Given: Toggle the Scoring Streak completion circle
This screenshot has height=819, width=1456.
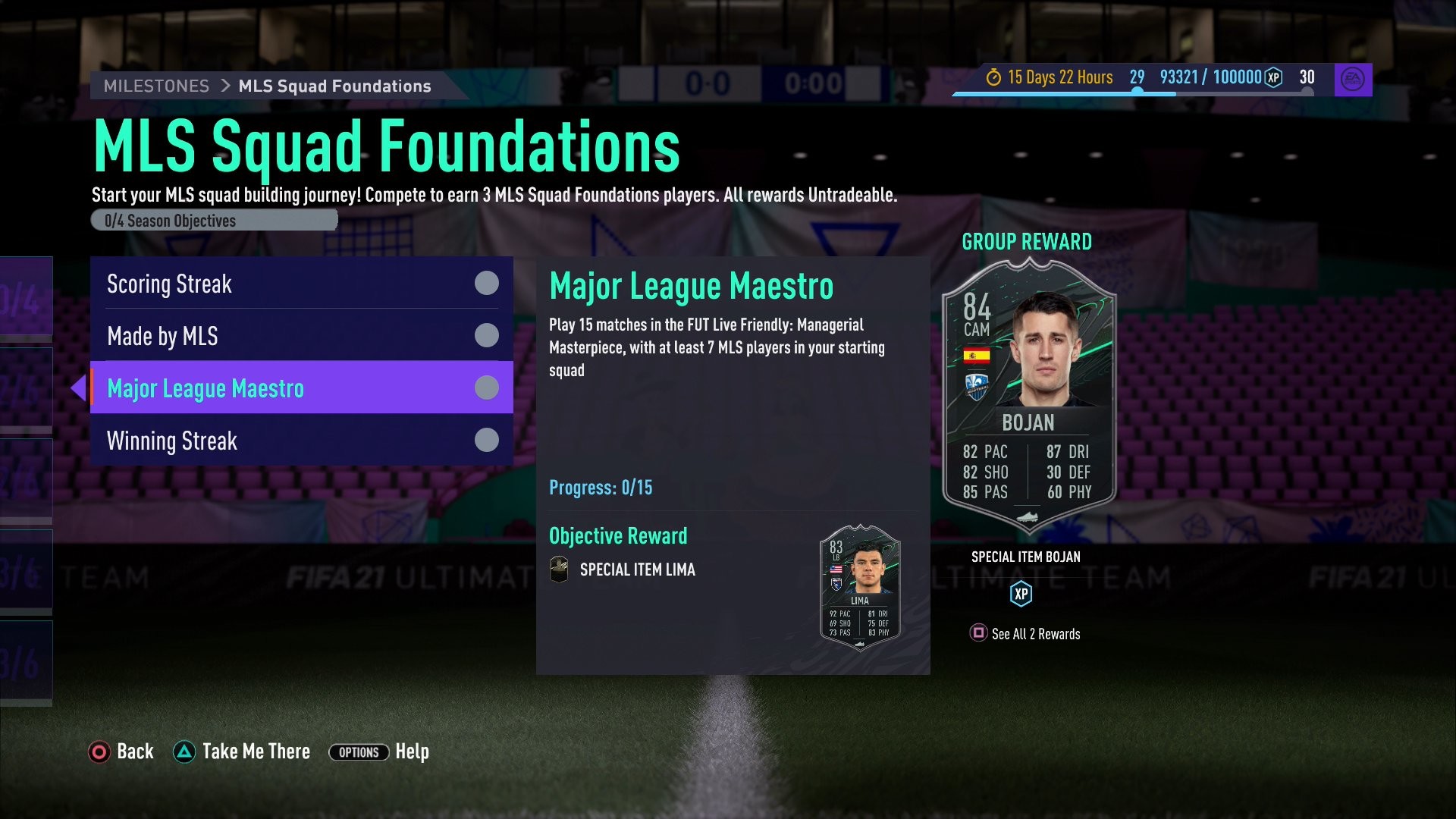Looking at the screenshot, I should (485, 283).
